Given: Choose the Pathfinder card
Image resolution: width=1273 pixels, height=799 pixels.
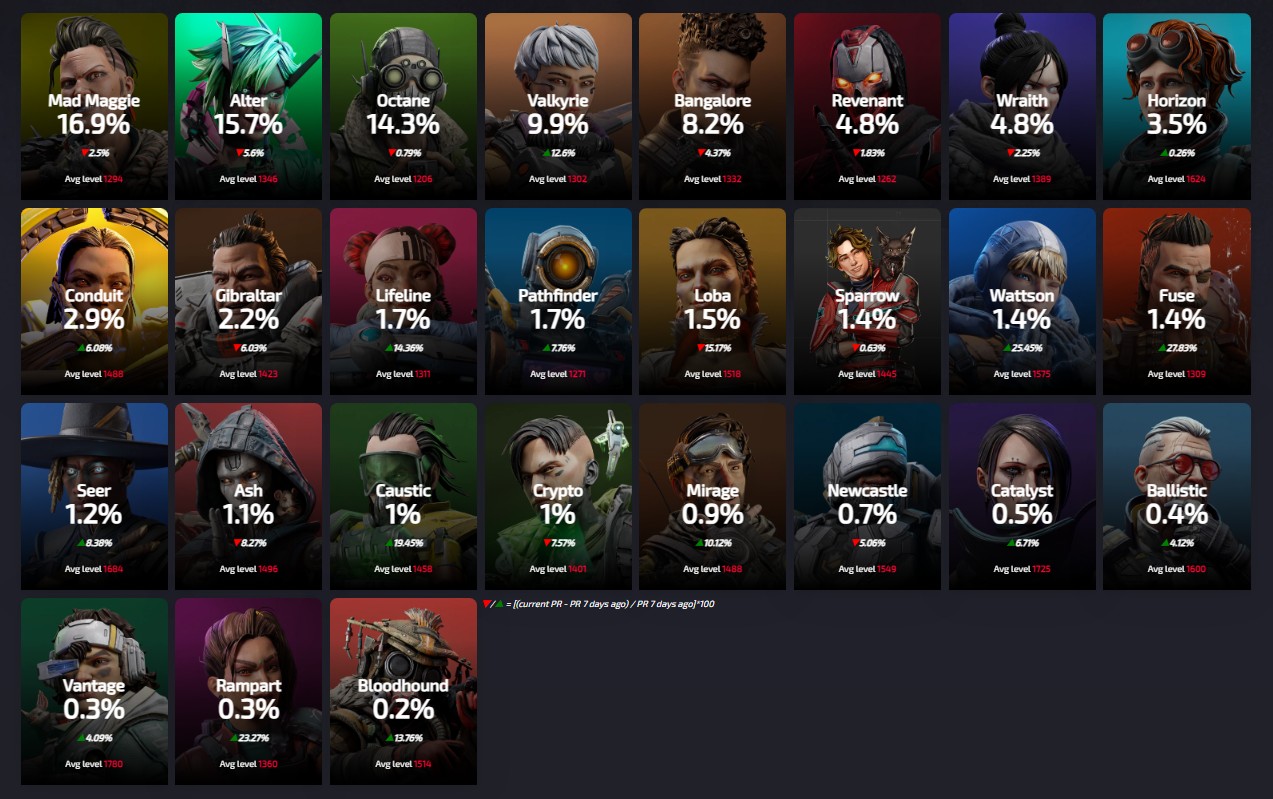Looking at the screenshot, I should point(558,301).
